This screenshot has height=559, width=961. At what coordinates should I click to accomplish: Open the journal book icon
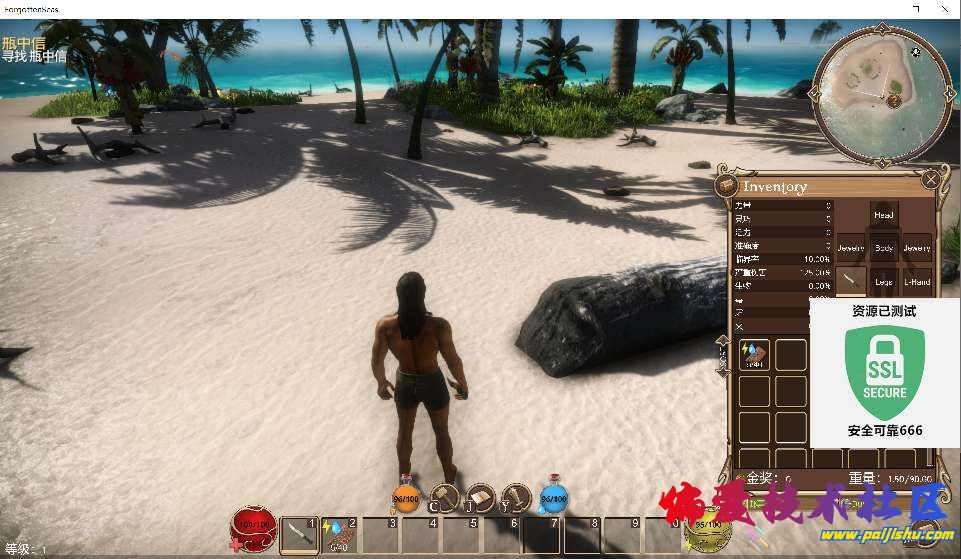pyautogui.click(x=481, y=496)
